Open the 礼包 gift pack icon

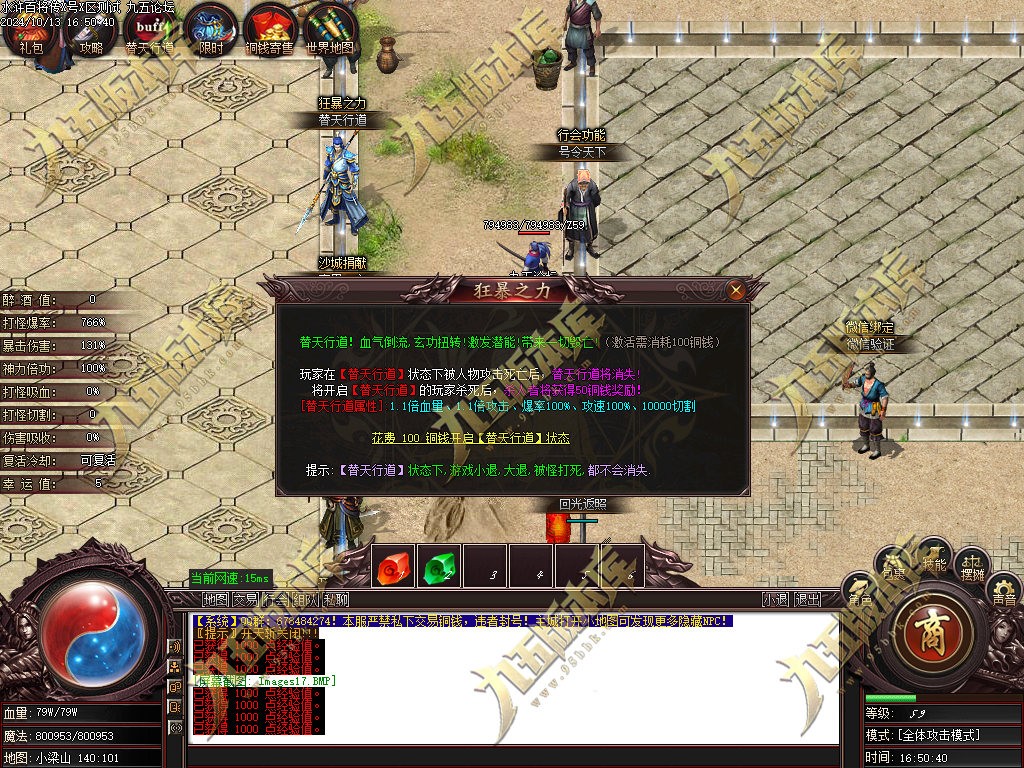(30, 30)
